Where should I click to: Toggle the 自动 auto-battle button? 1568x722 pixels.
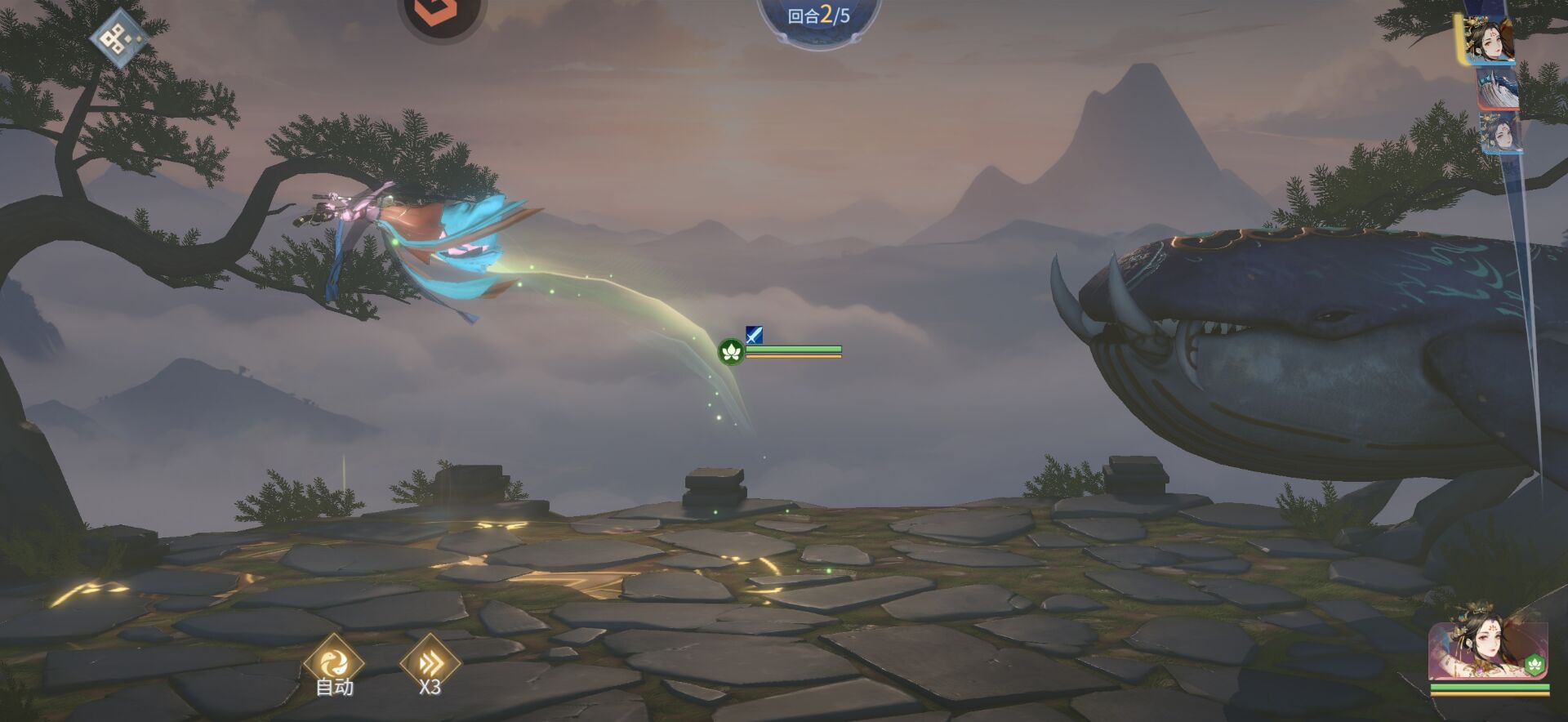[x=333, y=663]
